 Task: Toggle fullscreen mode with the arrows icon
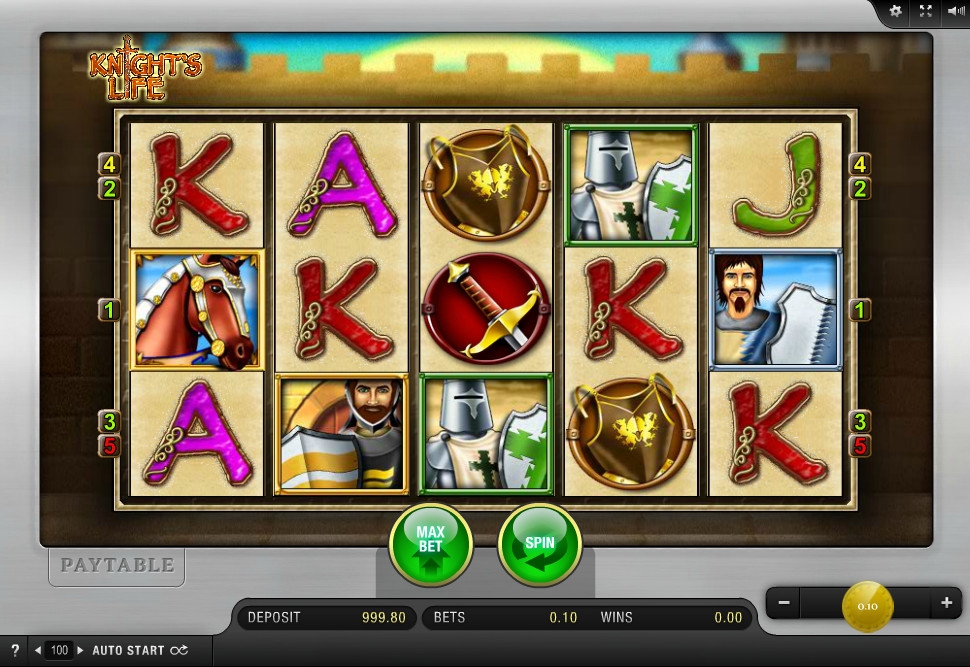pyautogui.click(x=926, y=11)
